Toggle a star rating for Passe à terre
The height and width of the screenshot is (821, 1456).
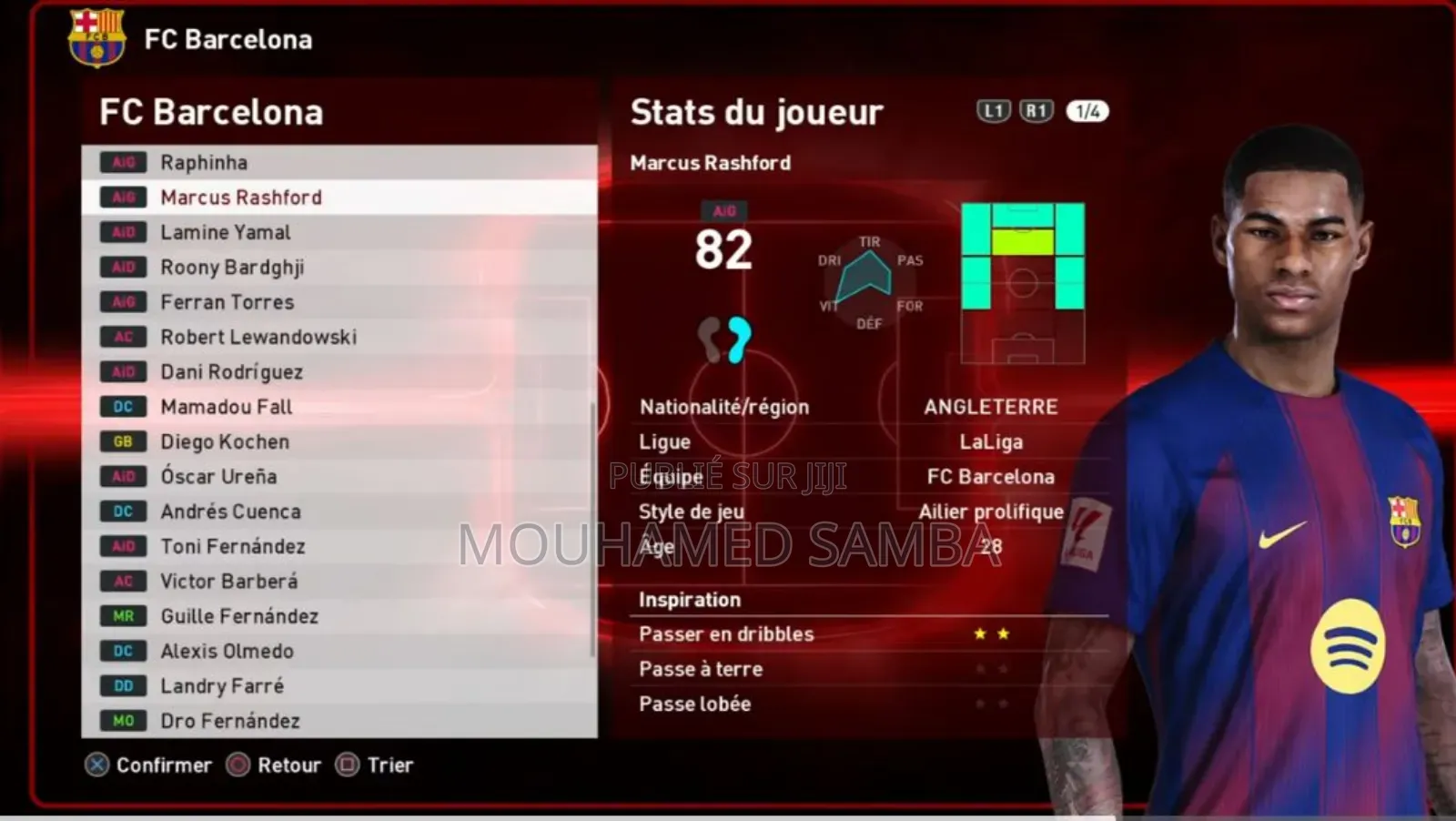[977, 669]
